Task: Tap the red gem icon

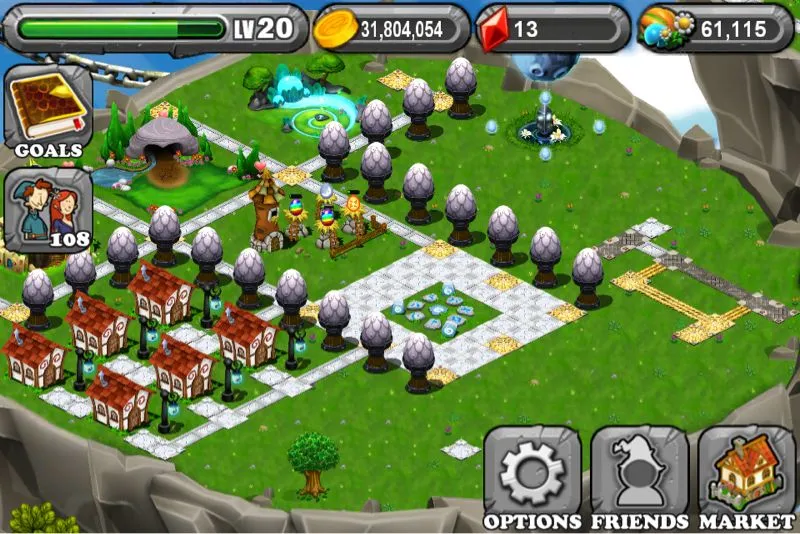Action: coord(492,29)
